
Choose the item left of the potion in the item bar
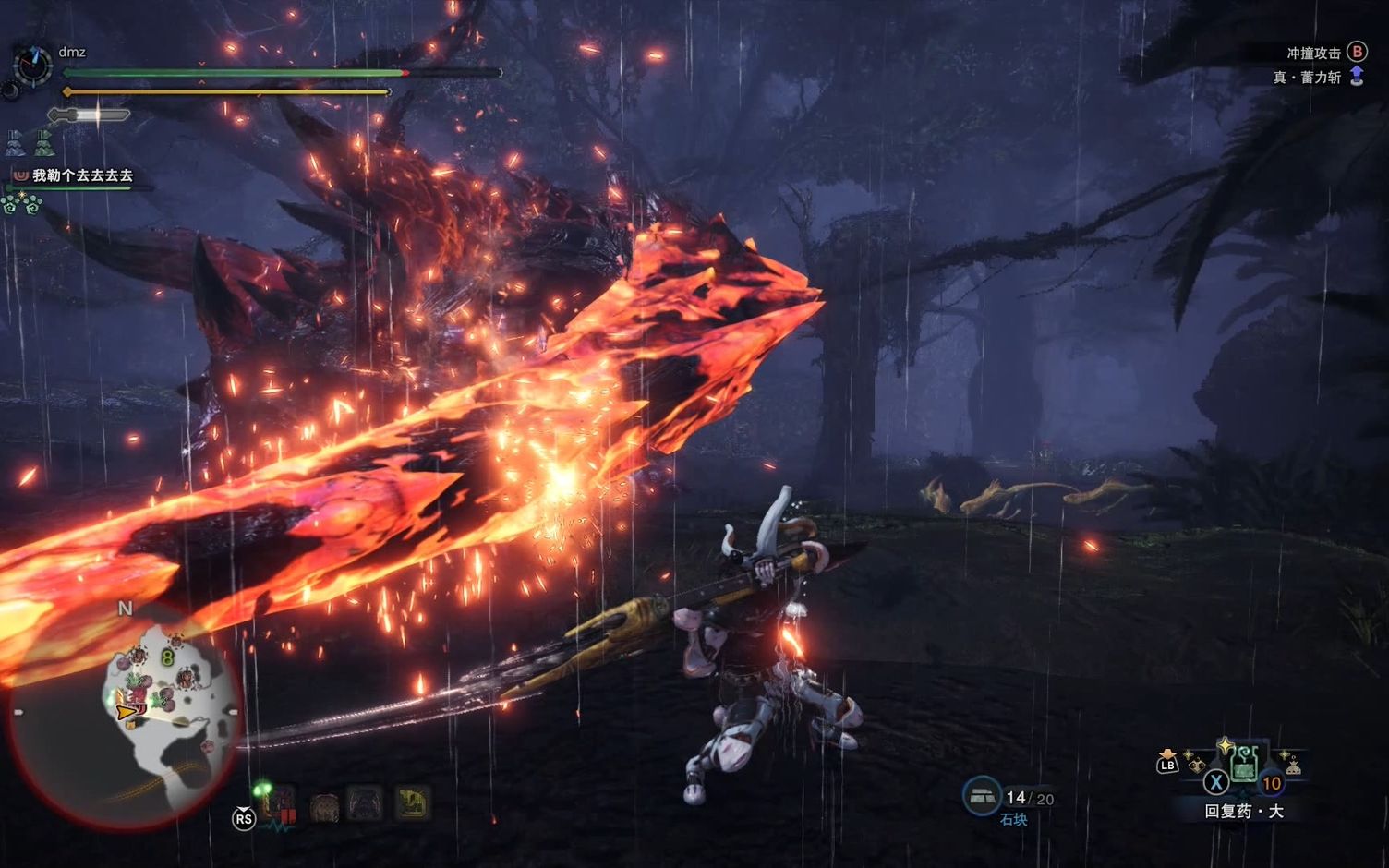pyautogui.click(x=1196, y=766)
